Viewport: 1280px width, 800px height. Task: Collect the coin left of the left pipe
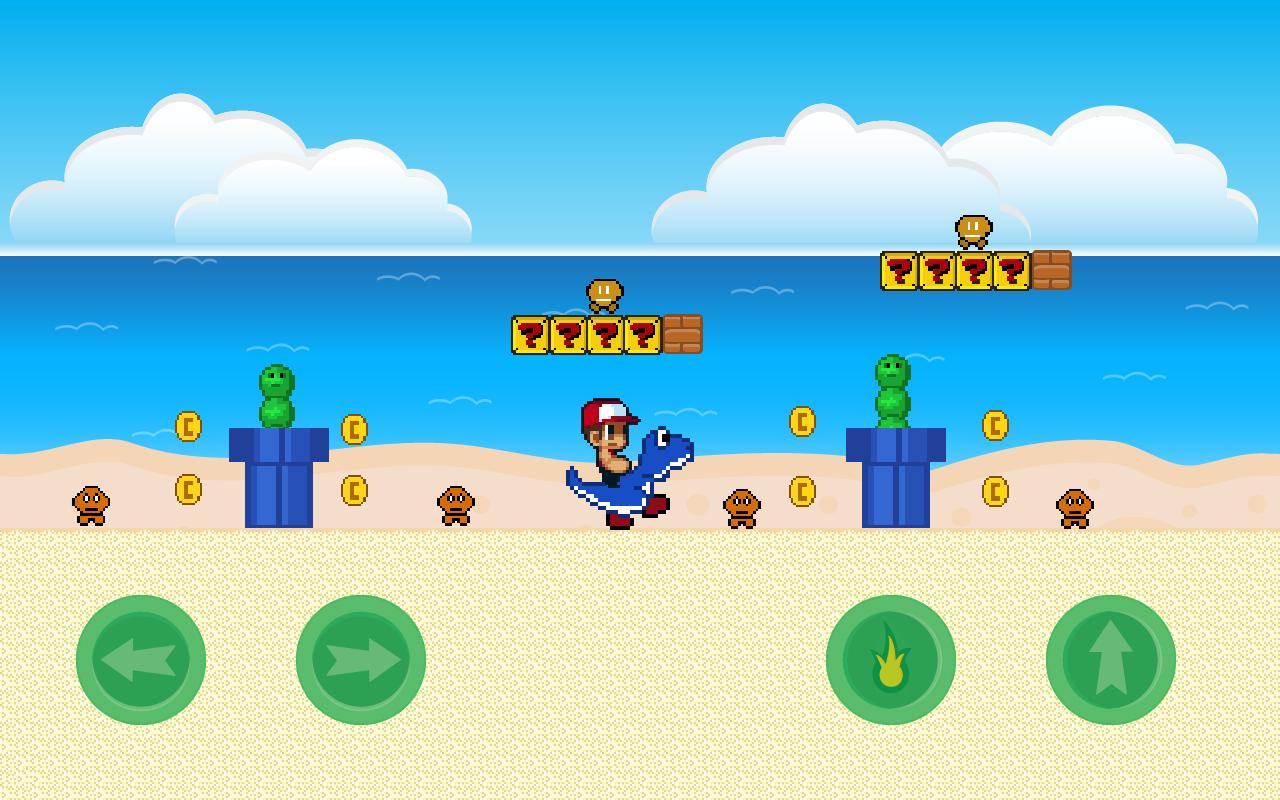[188, 425]
